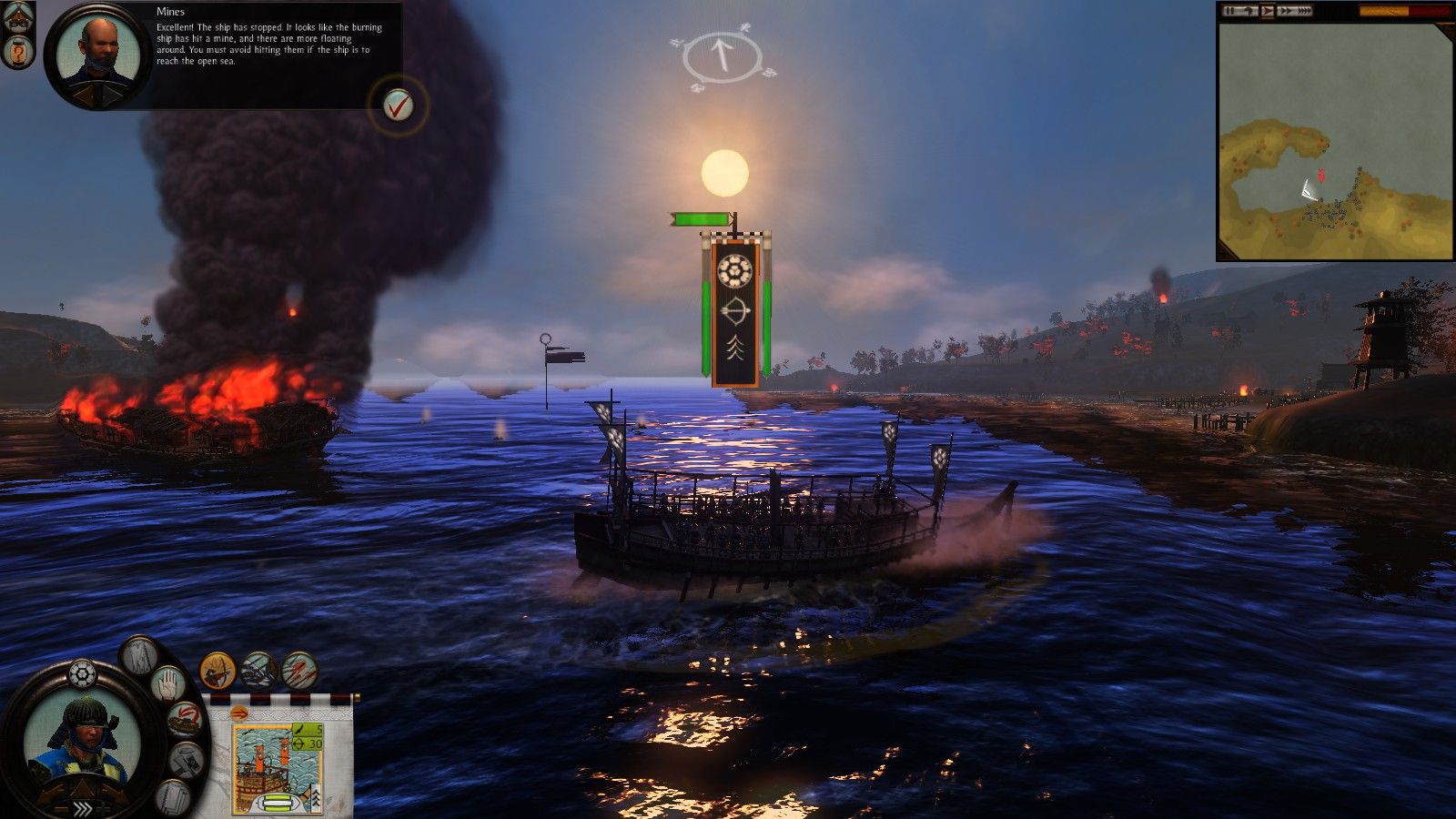Select the hanging unit banner above the ship

[735, 309]
